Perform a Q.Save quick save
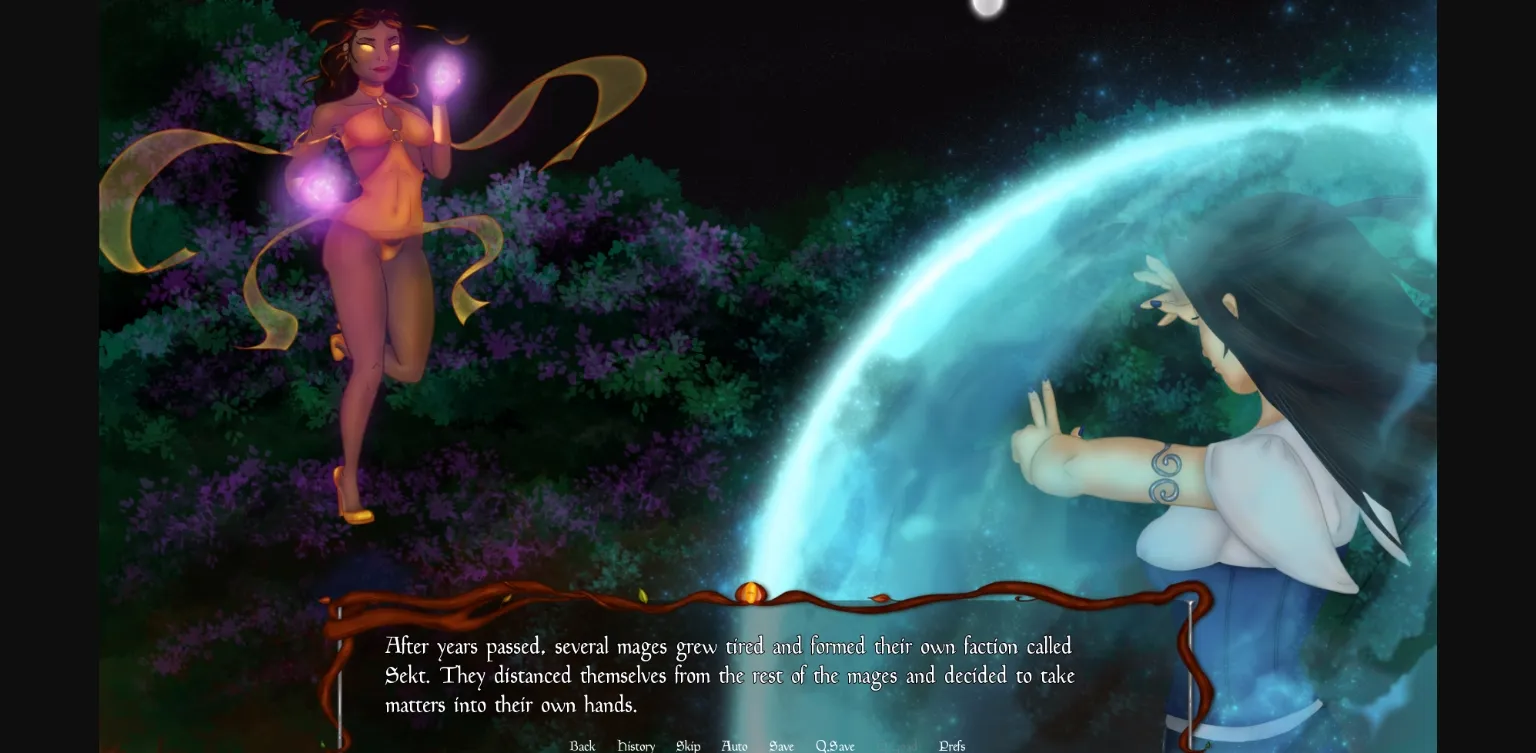This screenshot has height=753, width=1536. [835, 746]
